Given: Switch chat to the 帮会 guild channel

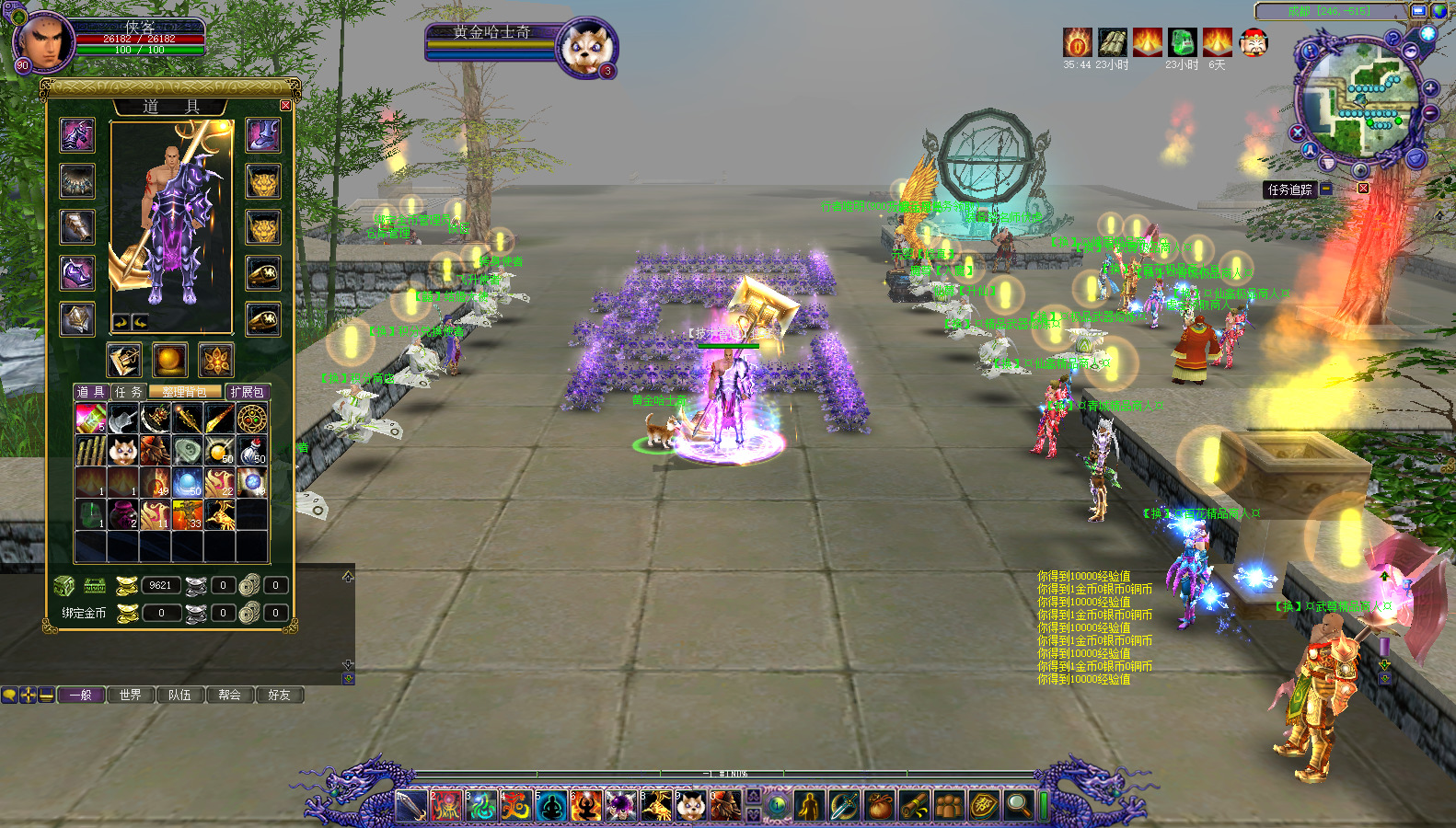Looking at the screenshot, I should [230, 695].
